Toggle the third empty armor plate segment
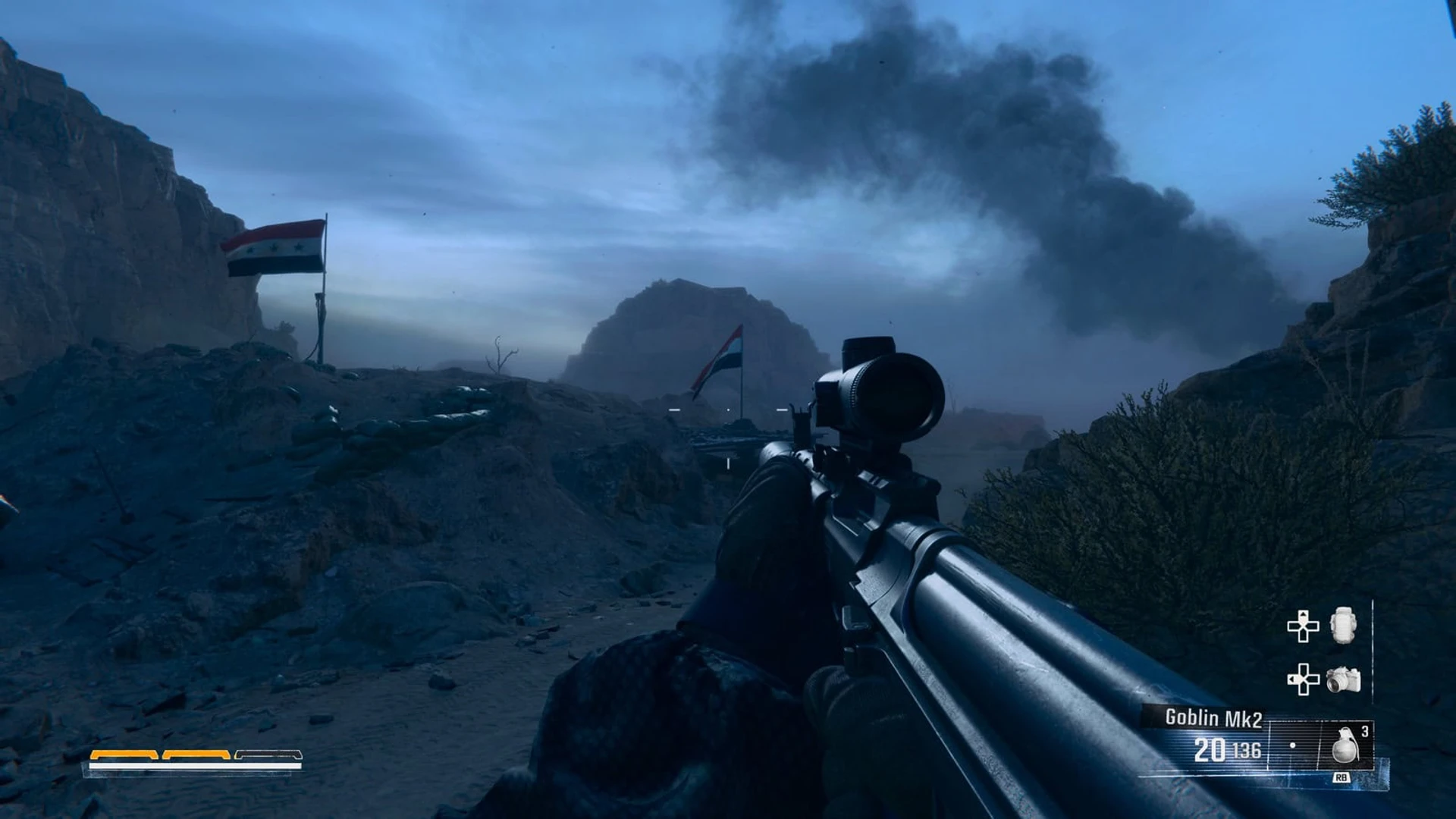This screenshot has width=1456, height=819. coord(269,755)
